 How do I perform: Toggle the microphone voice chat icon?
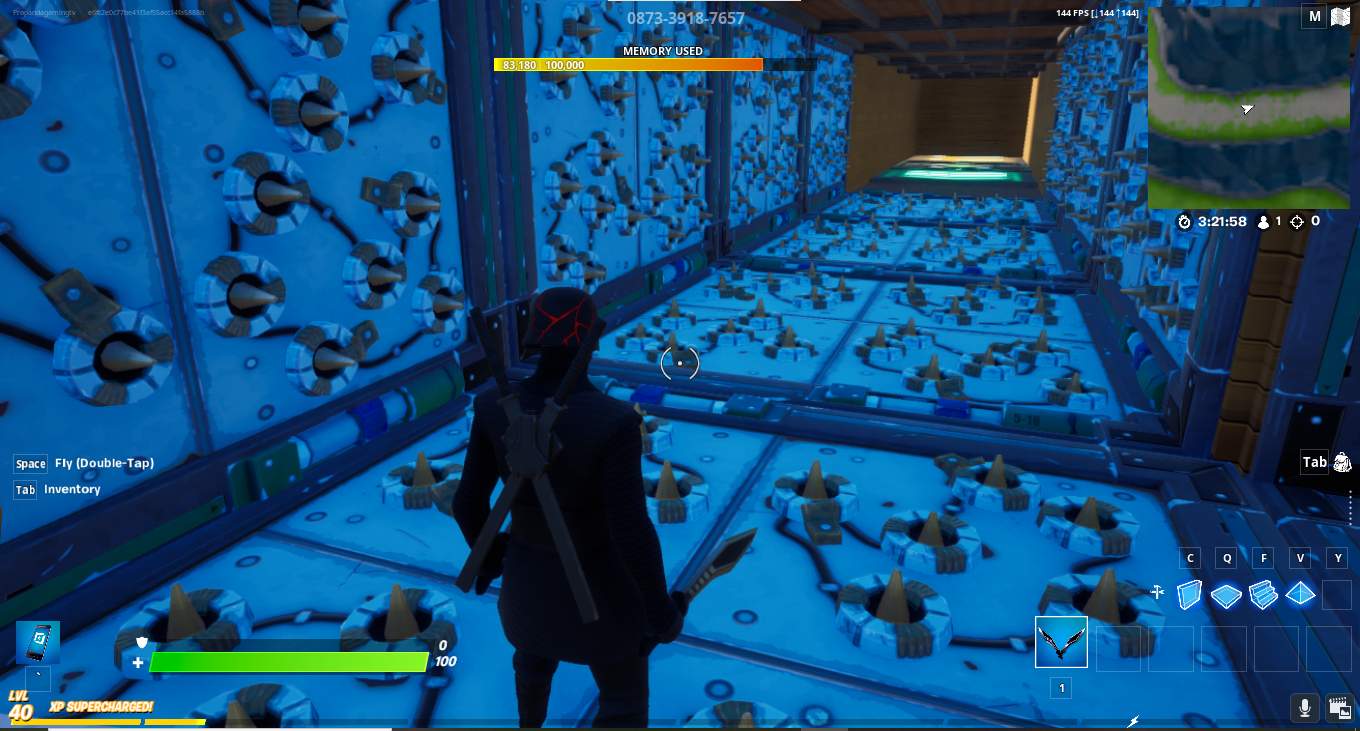[1304, 708]
